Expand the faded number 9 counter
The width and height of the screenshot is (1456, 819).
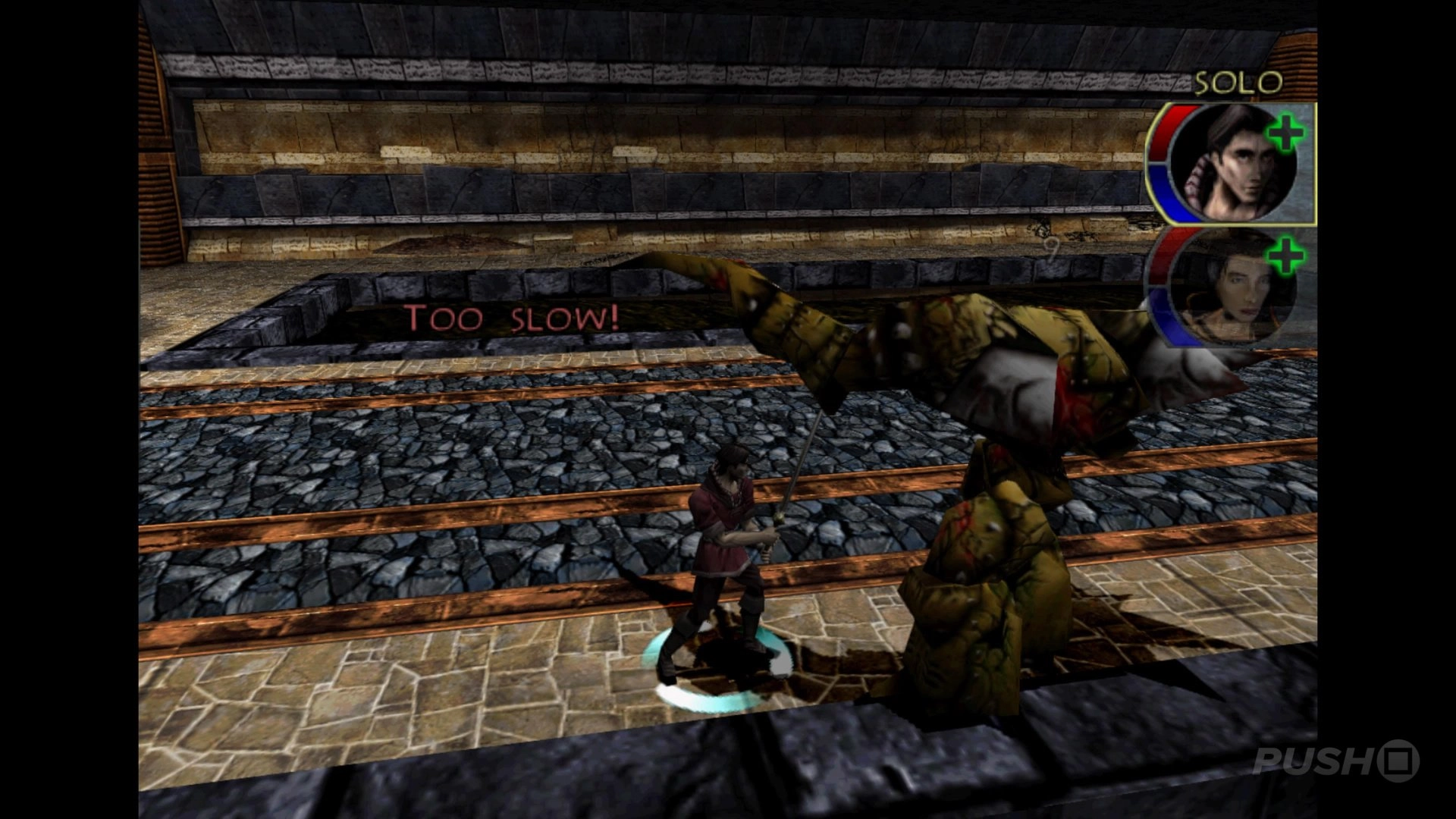[x=1052, y=248]
